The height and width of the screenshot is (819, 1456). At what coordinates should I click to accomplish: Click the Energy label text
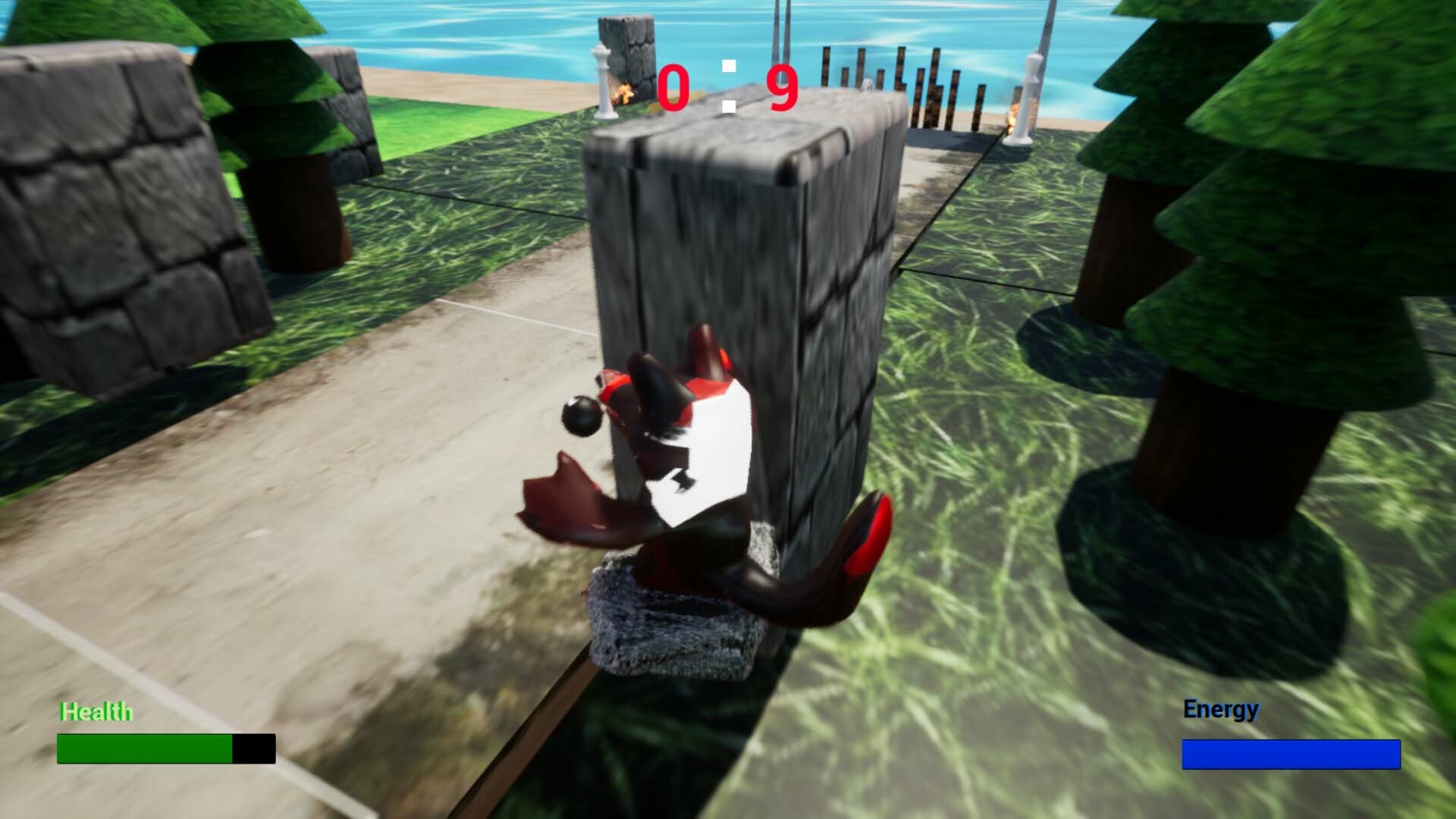click(1220, 708)
